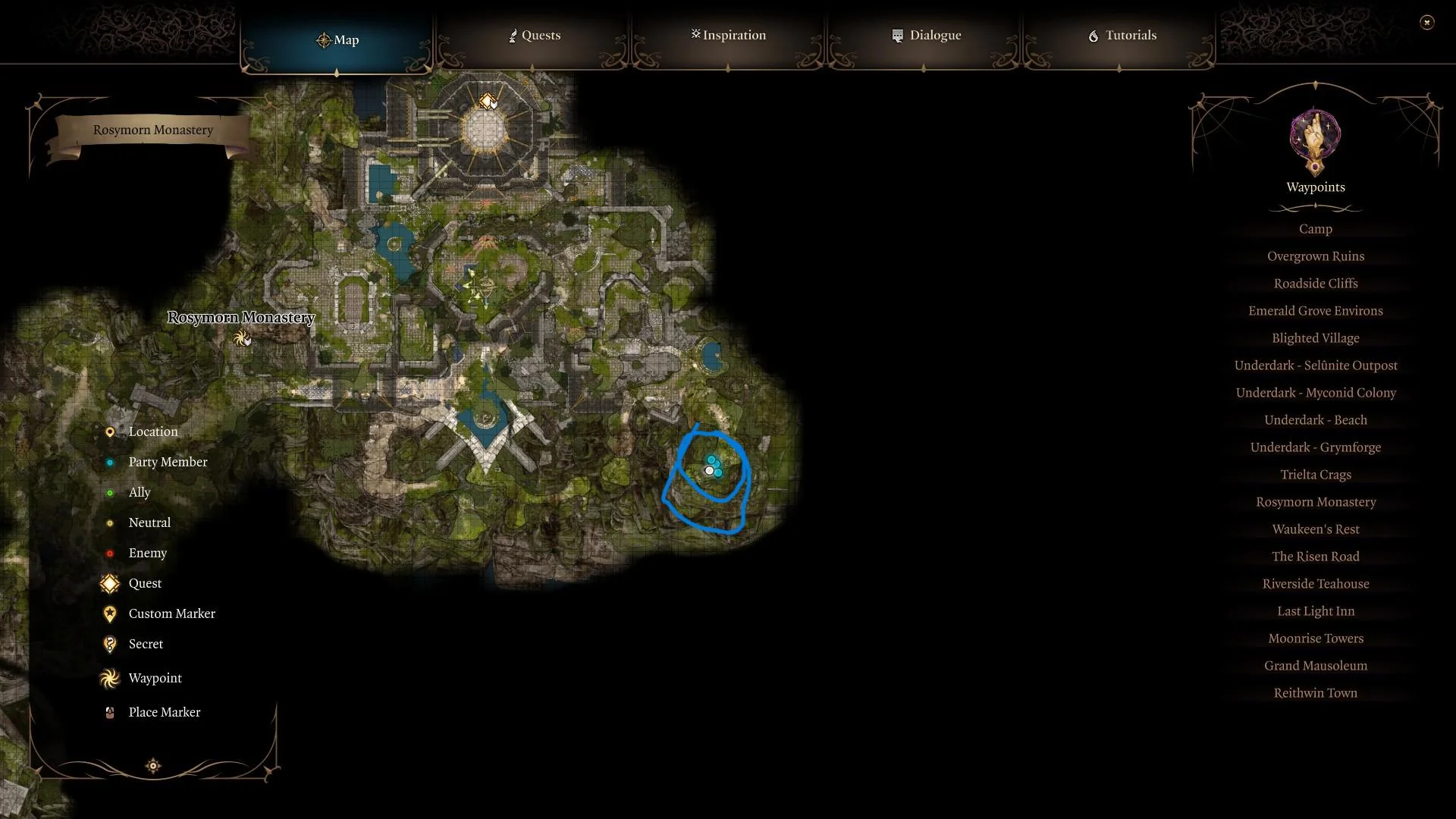Select the Custom Marker icon in the legend
The image size is (1456, 819).
(x=110, y=613)
